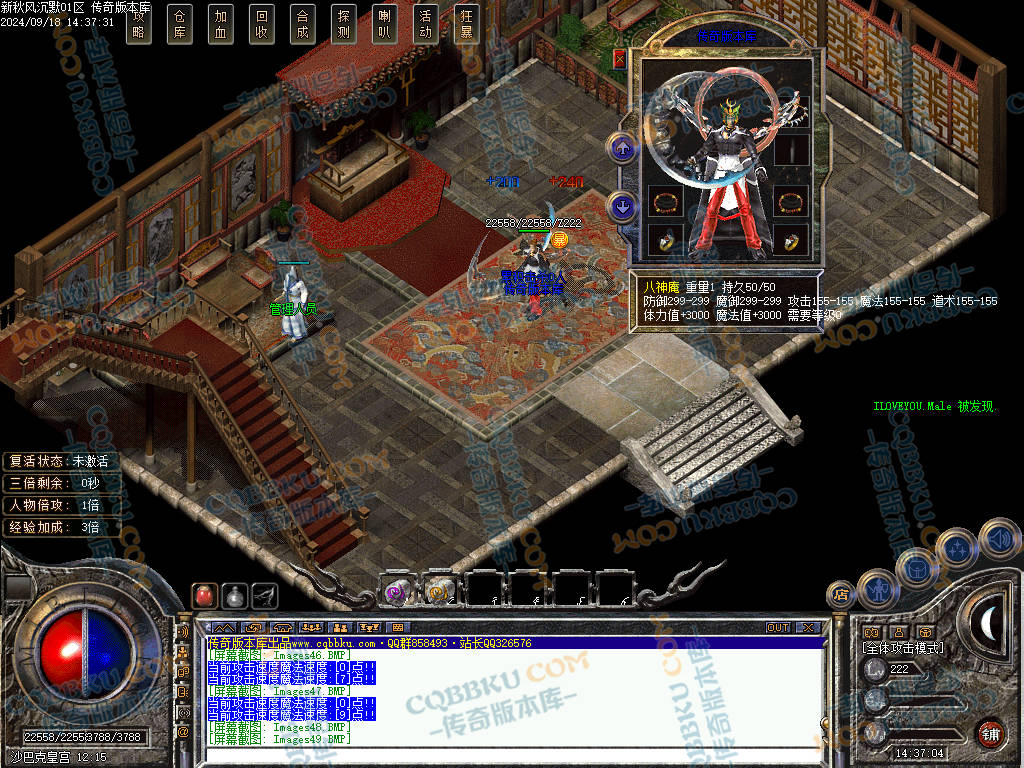
Task: Activate the 狂暴 berserk button
Action: point(466,23)
